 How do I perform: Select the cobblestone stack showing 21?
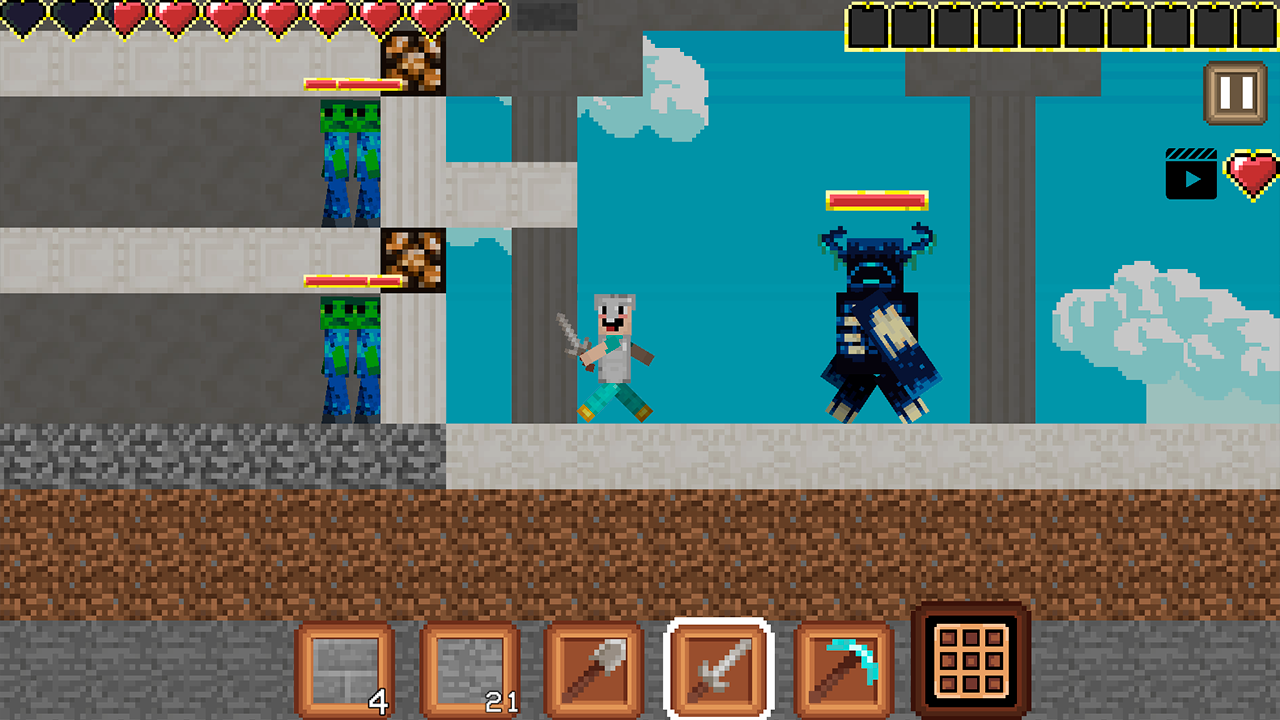[x=467, y=666]
